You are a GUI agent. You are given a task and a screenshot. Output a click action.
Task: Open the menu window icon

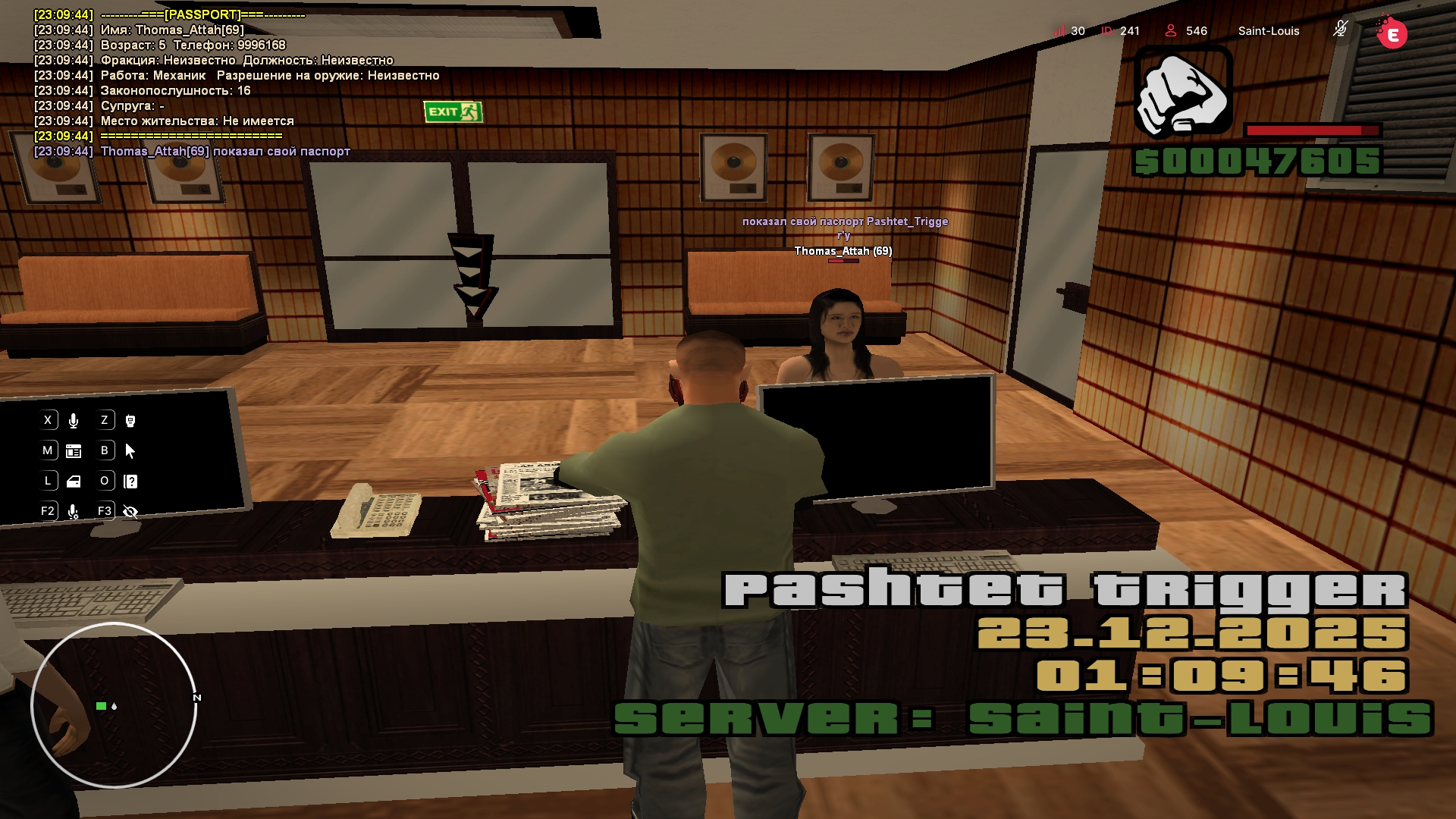[x=74, y=451]
